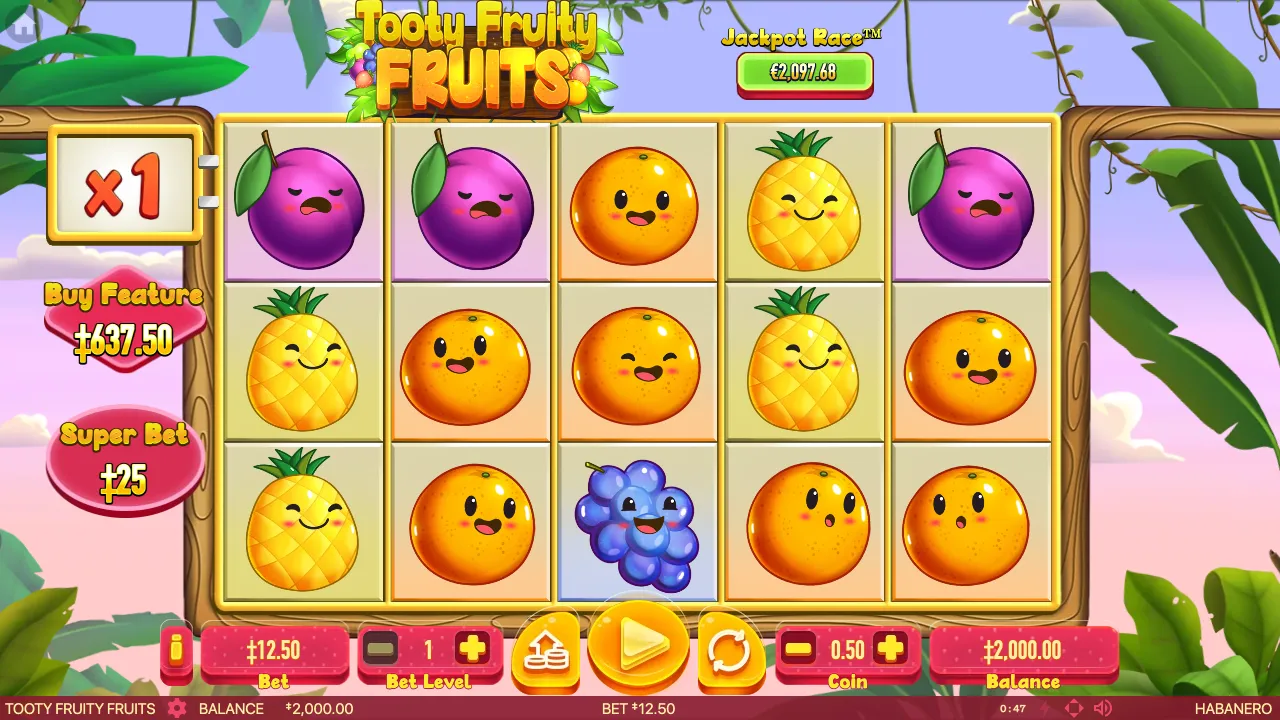Activate Super Bet for 25
This screenshot has width=1280, height=720.
(124, 457)
